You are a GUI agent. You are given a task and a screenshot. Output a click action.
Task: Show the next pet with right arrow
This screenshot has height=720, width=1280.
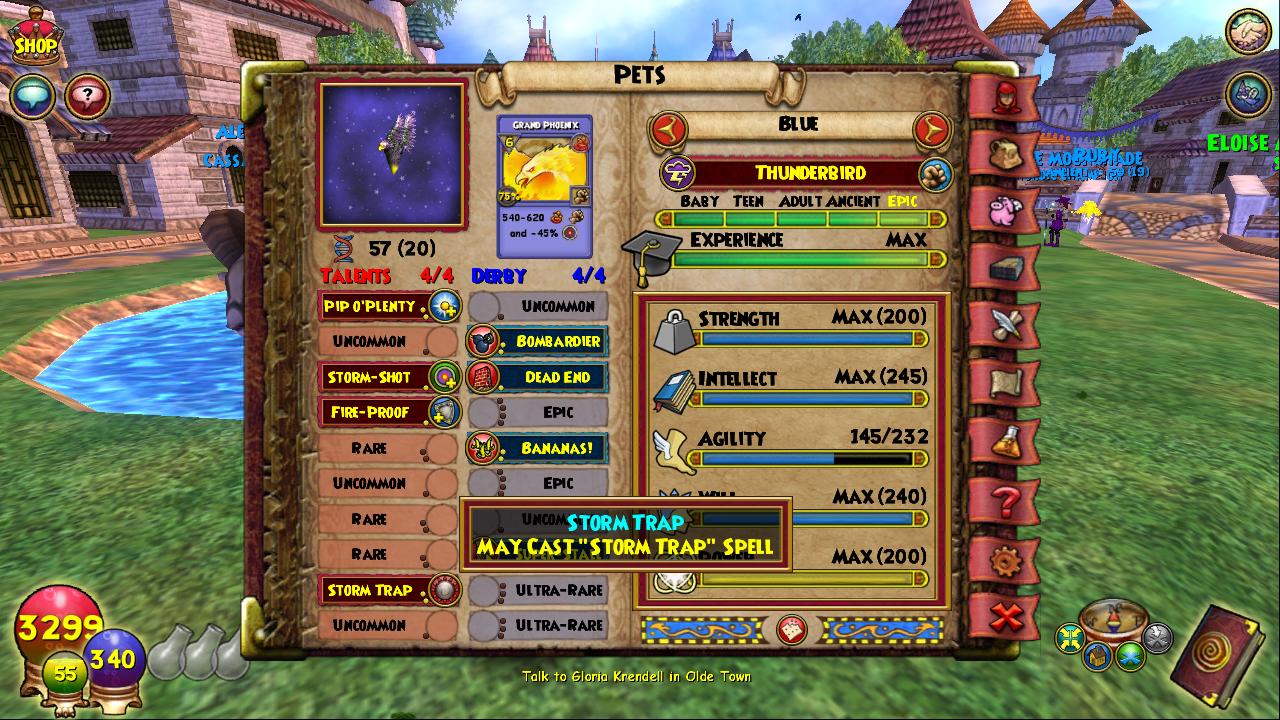pyautogui.click(x=931, y=129)
